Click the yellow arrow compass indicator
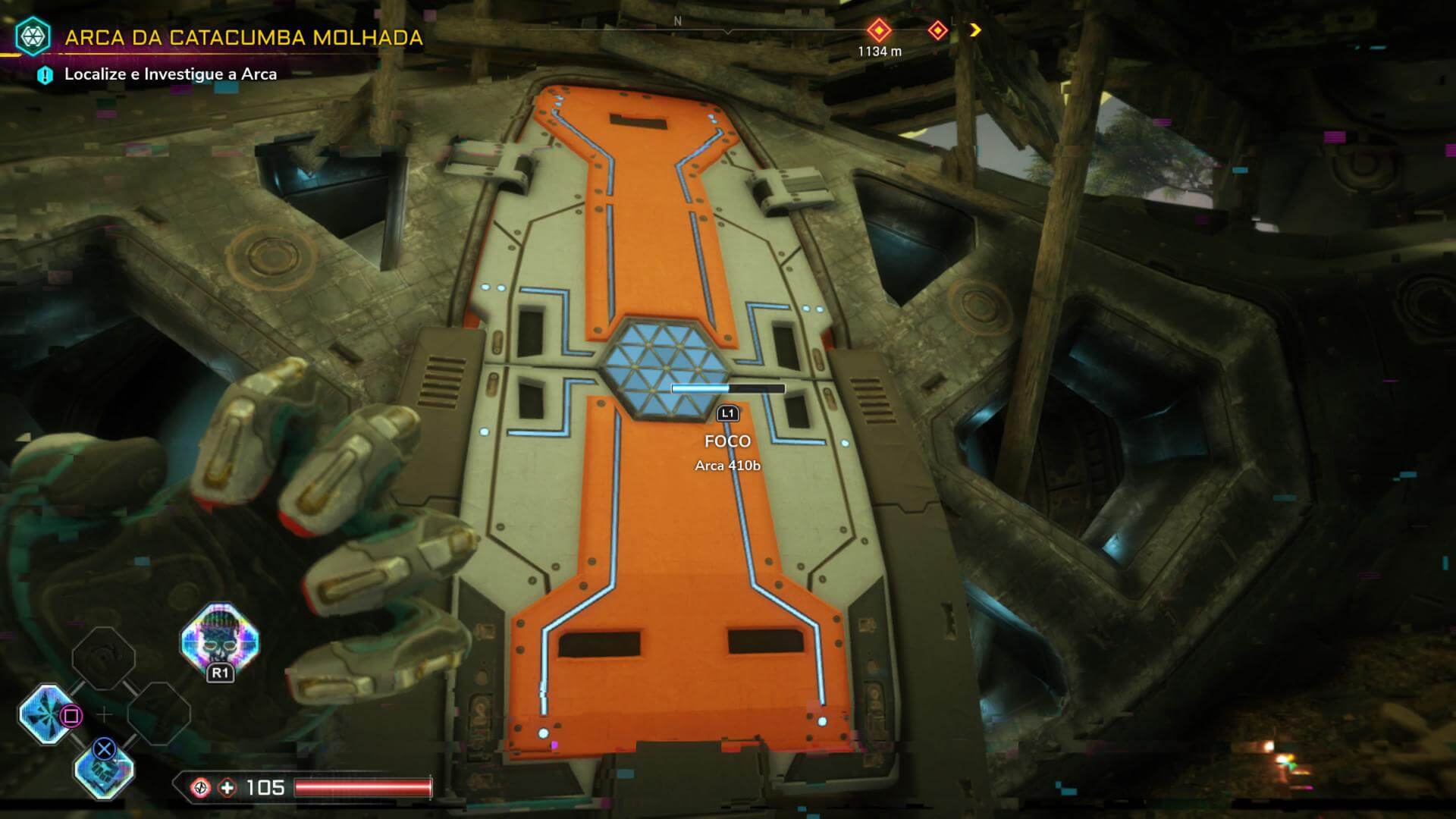1456x819 pixels. [975, 30]
